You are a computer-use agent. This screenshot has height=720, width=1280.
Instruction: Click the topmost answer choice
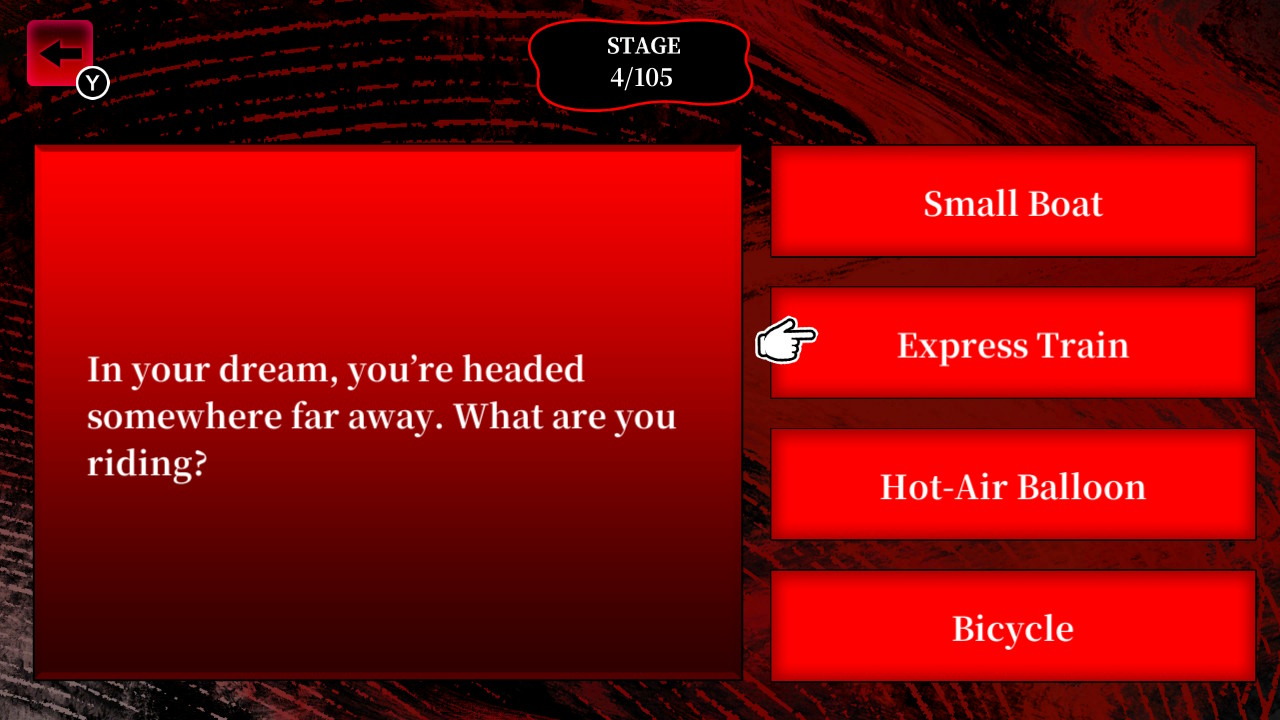pos(1013,203)
